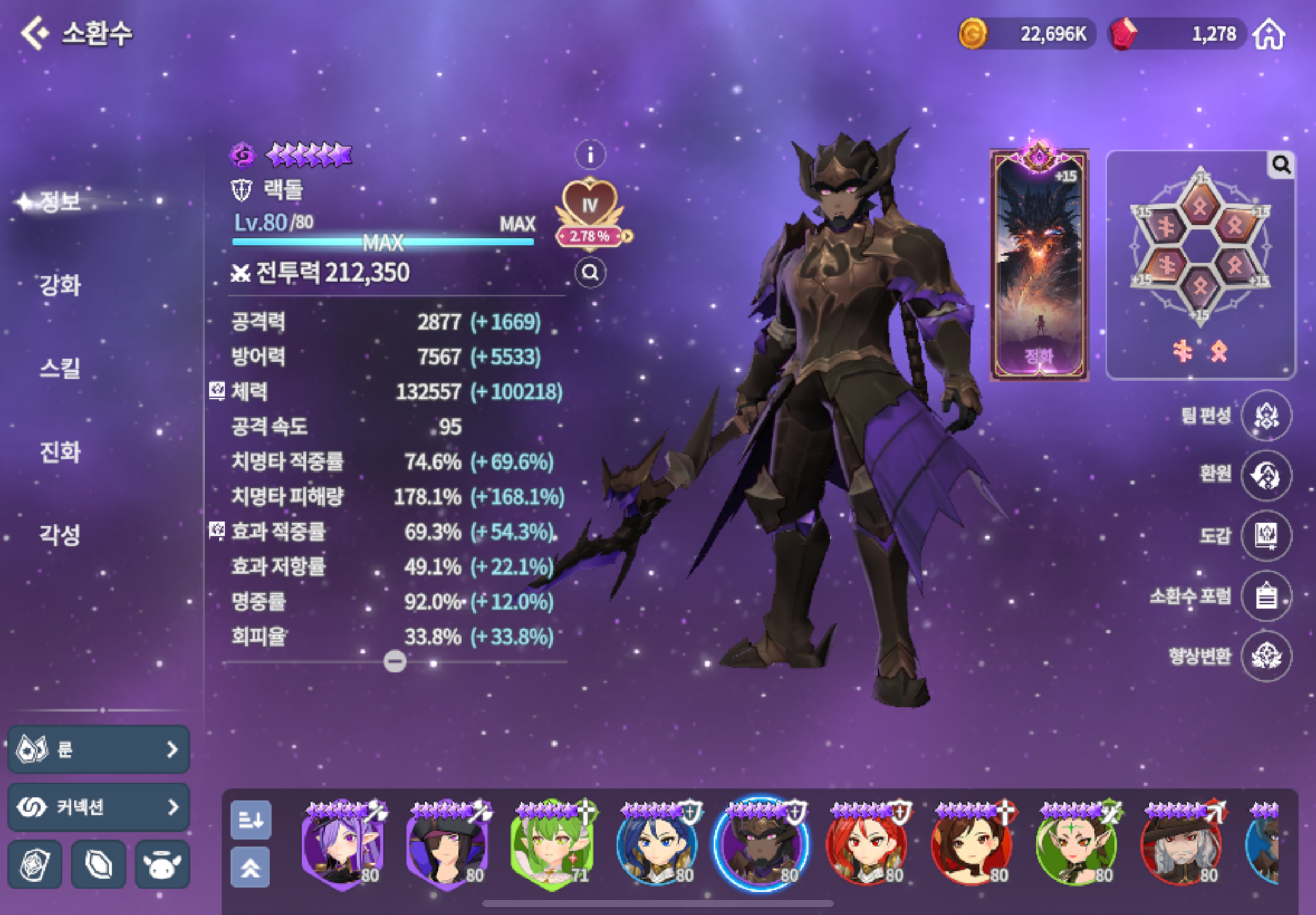Select the 진화 tab
The image size is (1316, 915).
tap(60, 452)
